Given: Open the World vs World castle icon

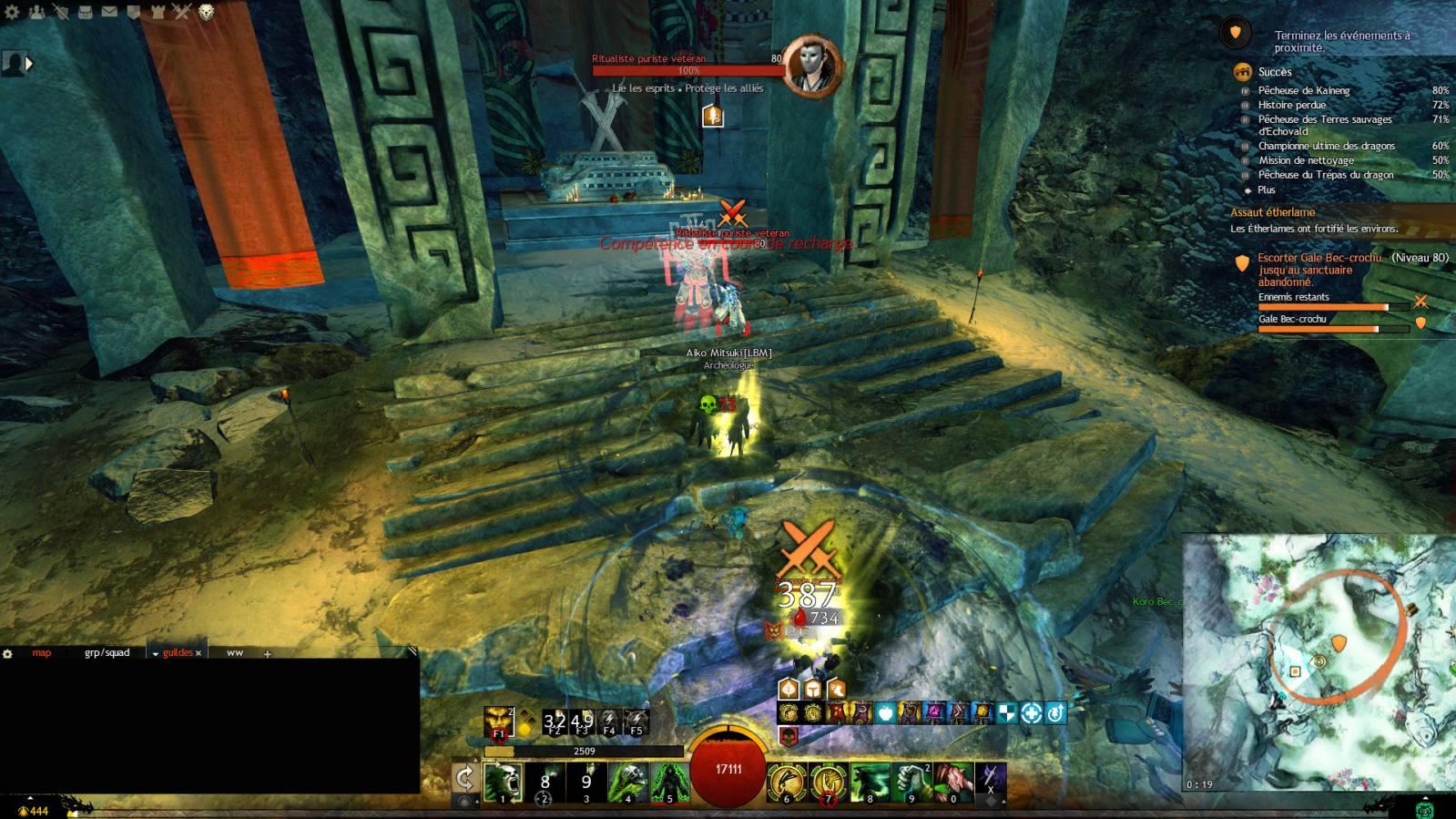Looking at the screenshot, I should pyautogui.click(x=158, y=12).
